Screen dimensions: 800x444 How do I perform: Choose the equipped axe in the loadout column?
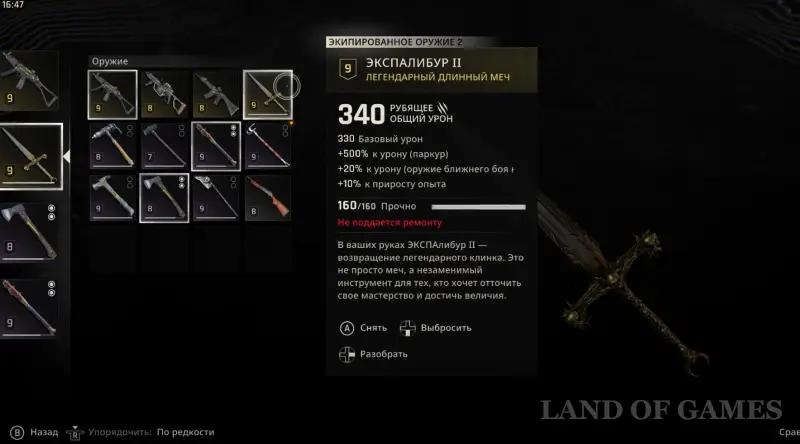pos(27,234)
